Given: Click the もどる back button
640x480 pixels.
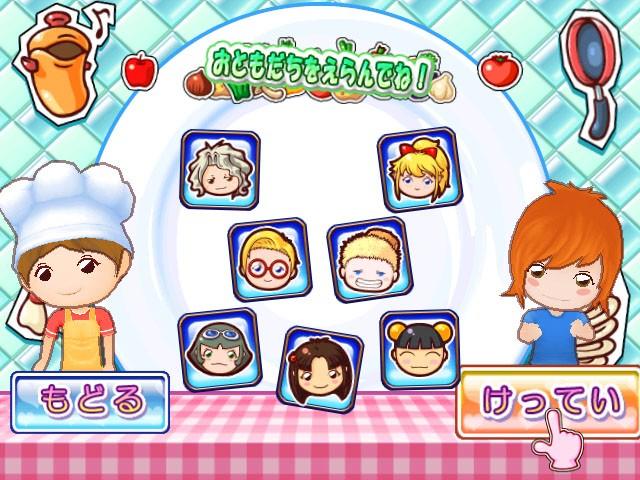Looking at the screenshot, I should 90,399.
